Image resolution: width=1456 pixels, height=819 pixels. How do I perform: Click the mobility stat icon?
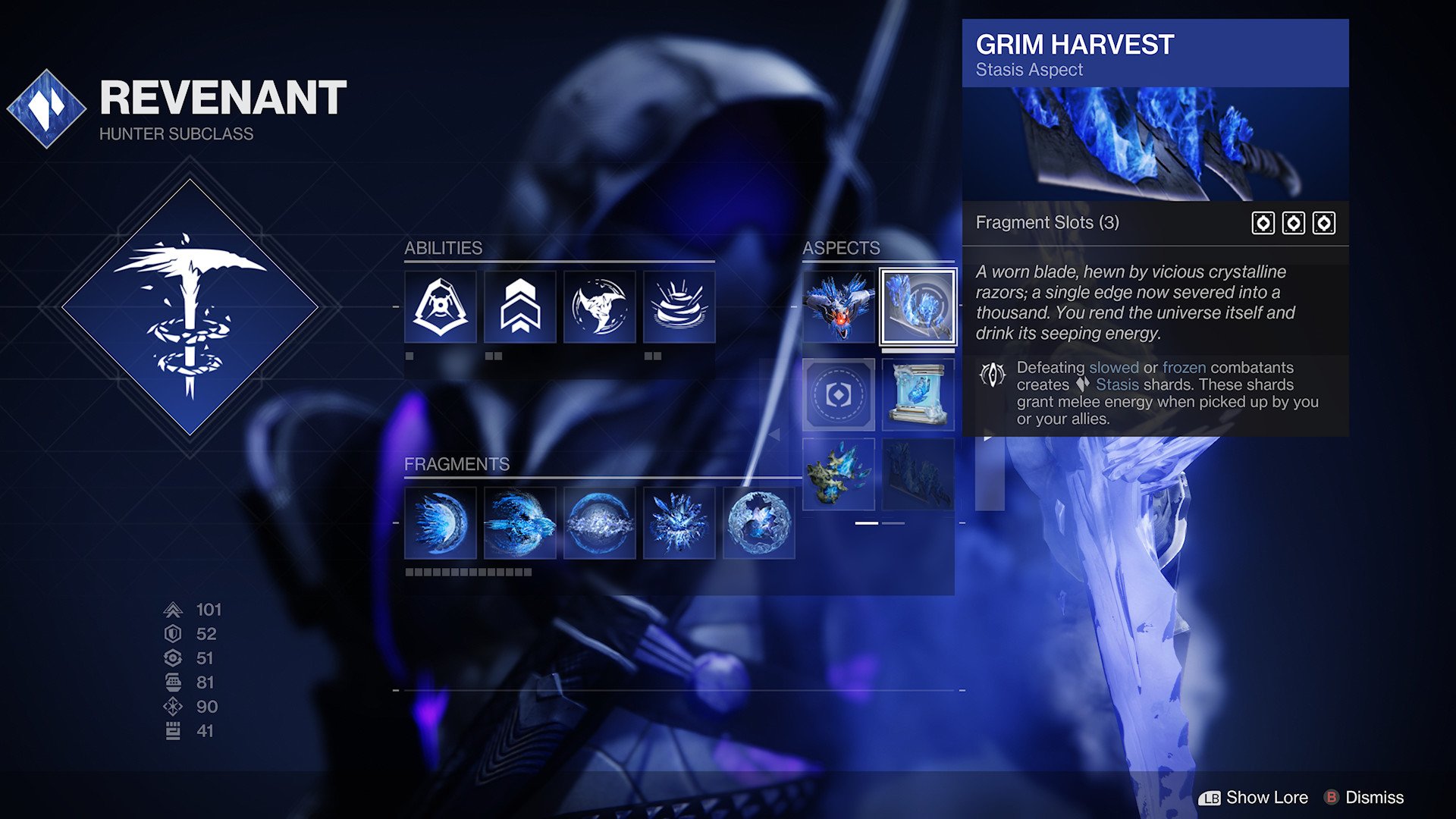pos(172,609)
